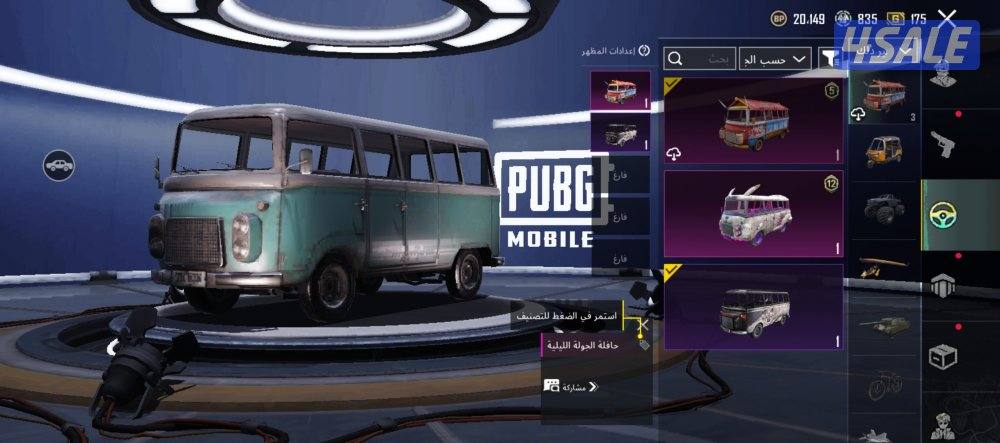The width and height of the screenshot is (1000, 443).
Task: Choose the black and white night bus skin
Action: point(754,307)
